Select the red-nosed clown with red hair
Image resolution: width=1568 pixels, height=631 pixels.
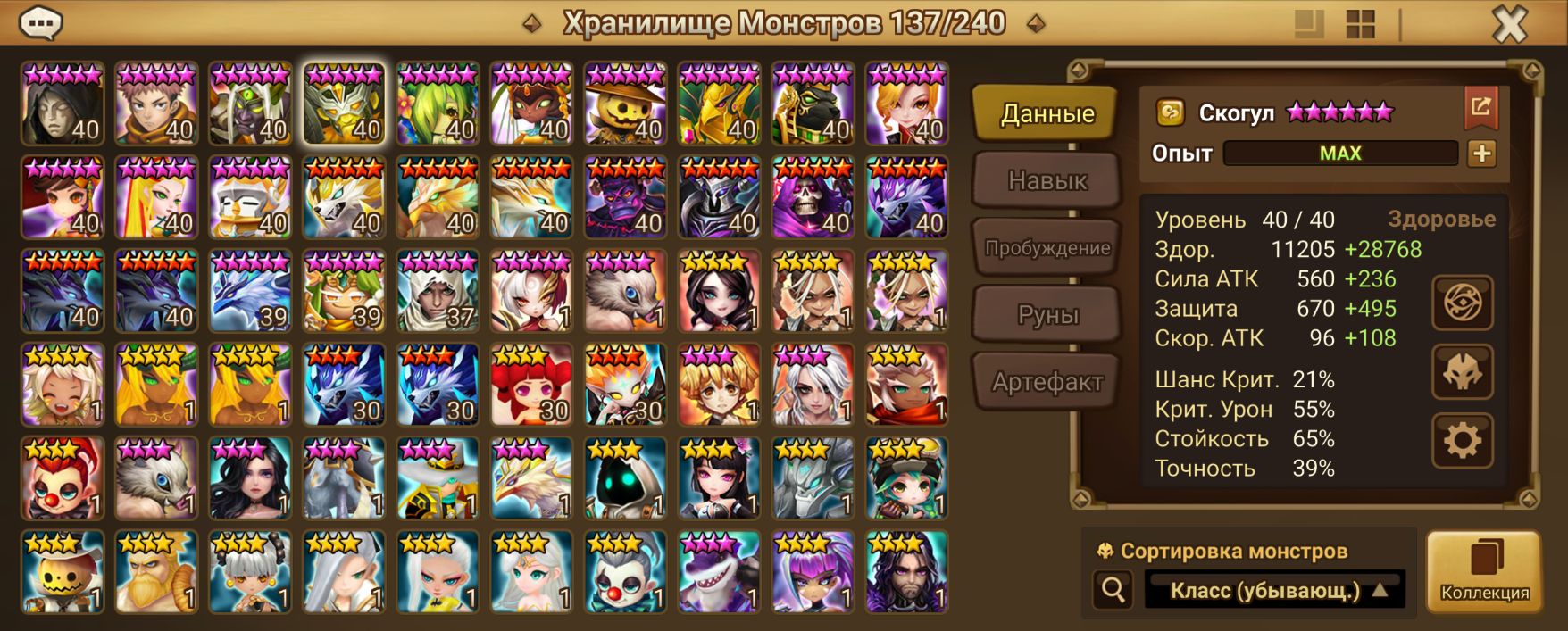click(x=63, y=478)
